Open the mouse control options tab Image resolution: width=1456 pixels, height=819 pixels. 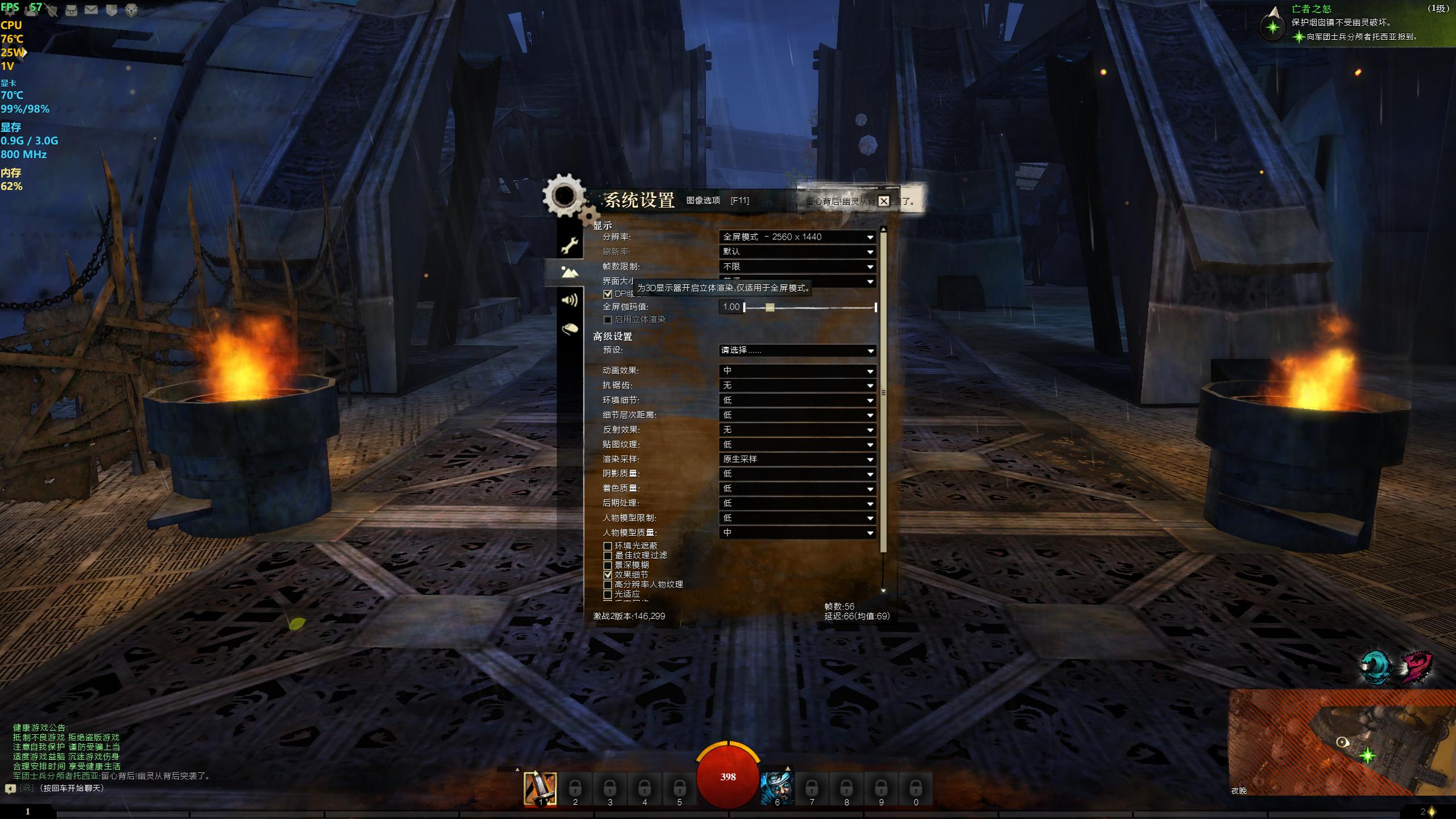pyautogui.click(x=569, y=328)
